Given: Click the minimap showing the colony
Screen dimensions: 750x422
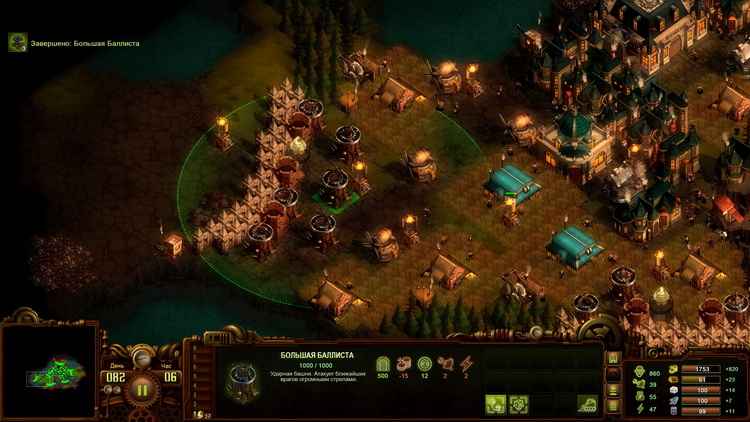Looking at the screenshot, I should click(x=49, y=373).
